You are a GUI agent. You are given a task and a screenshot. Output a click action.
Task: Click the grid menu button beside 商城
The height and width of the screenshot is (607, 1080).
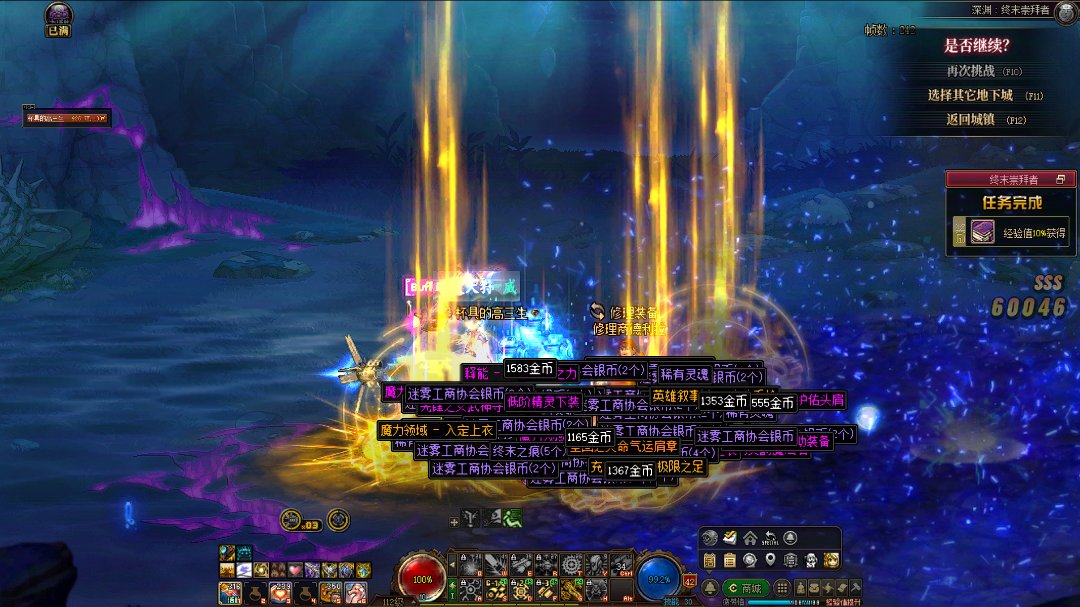coord(783,587)
